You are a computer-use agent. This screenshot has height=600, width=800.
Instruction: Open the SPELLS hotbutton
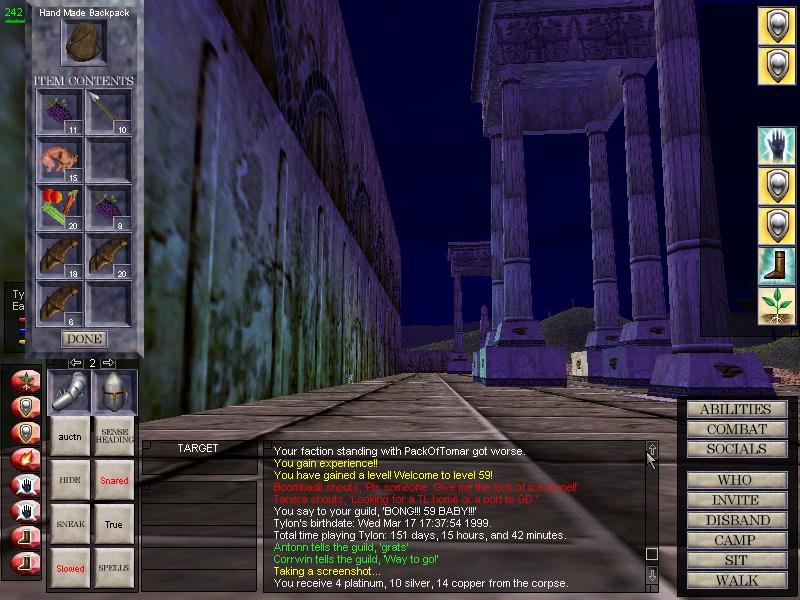(113, 568)
